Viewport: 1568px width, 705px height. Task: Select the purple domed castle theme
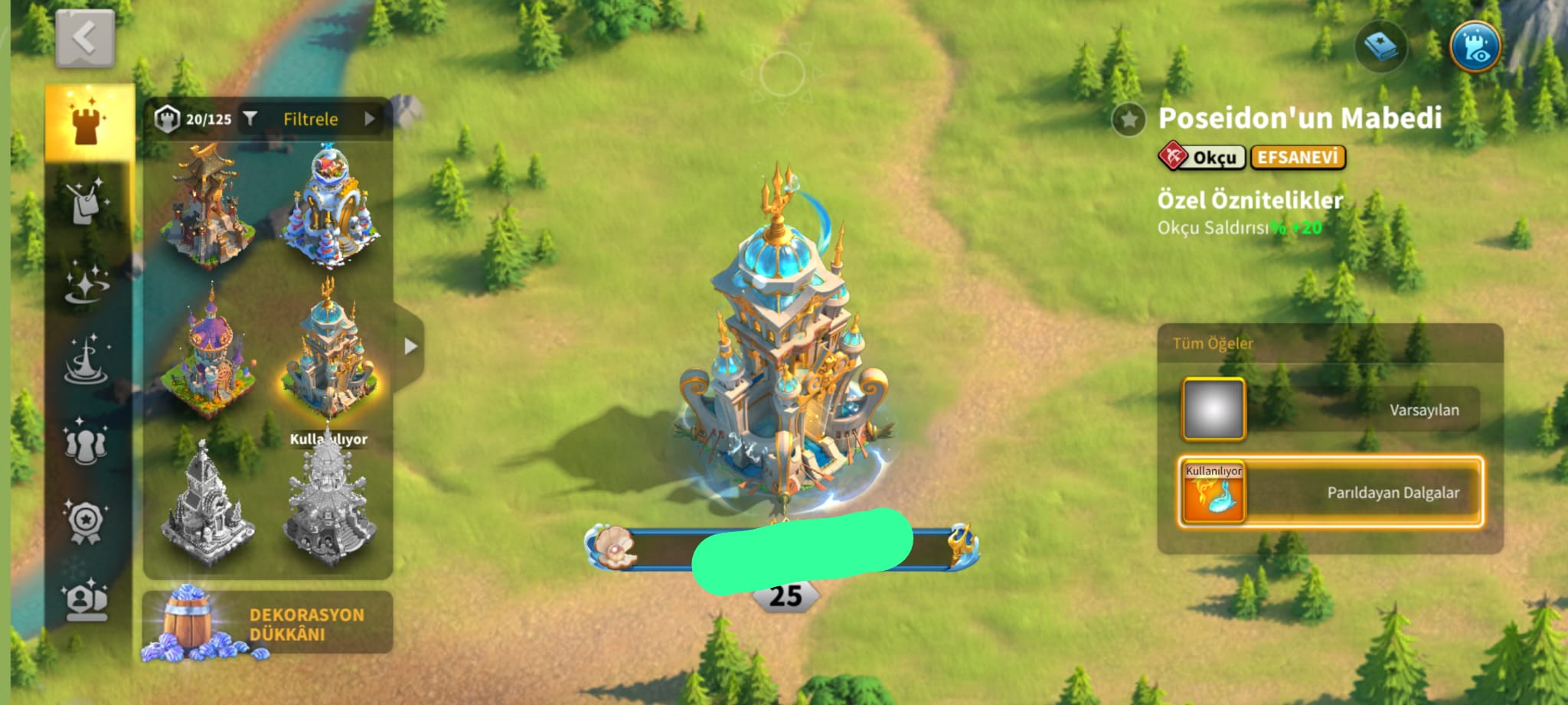(x=208, y=352)
